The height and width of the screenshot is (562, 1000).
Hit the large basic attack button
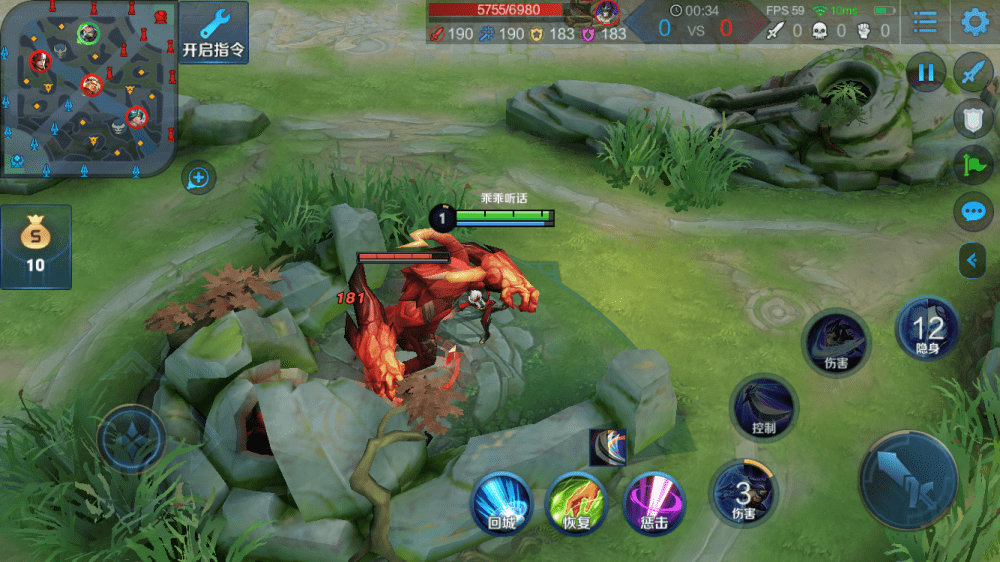pos(909,480)
